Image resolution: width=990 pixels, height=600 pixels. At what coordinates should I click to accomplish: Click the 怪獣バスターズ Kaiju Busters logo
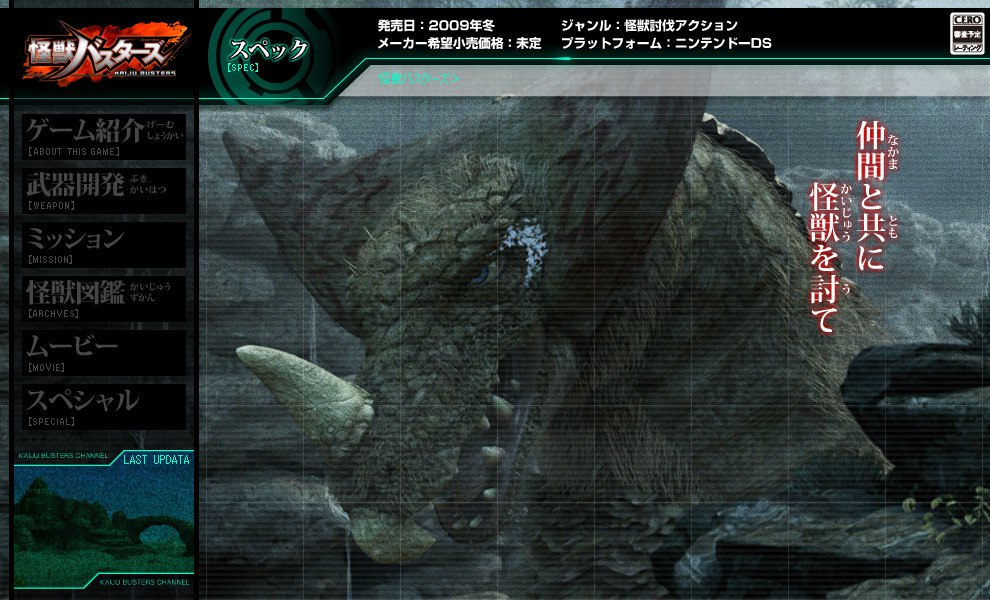tap(104, 53)
